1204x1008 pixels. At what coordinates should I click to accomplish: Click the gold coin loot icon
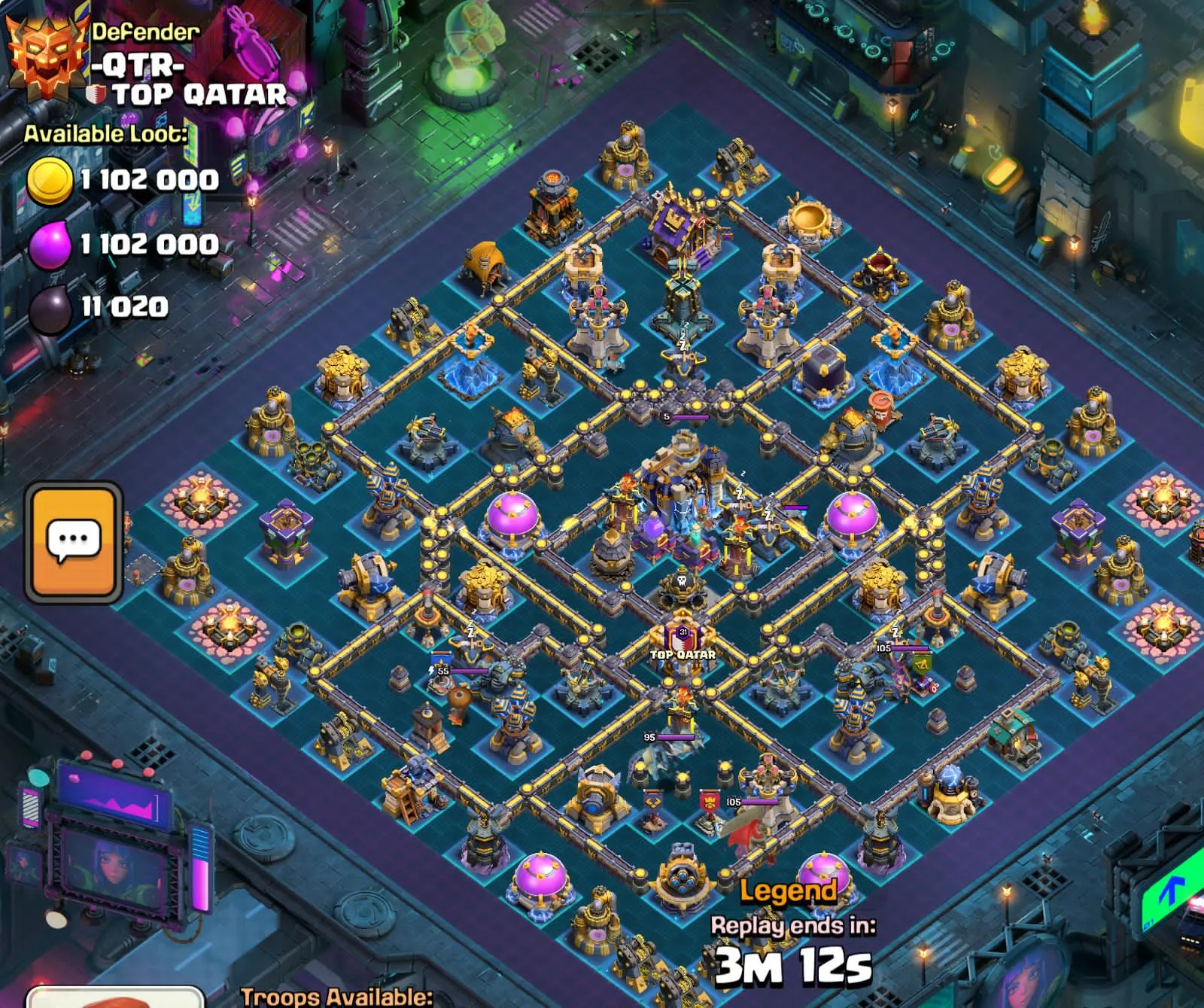coord(51,179)
